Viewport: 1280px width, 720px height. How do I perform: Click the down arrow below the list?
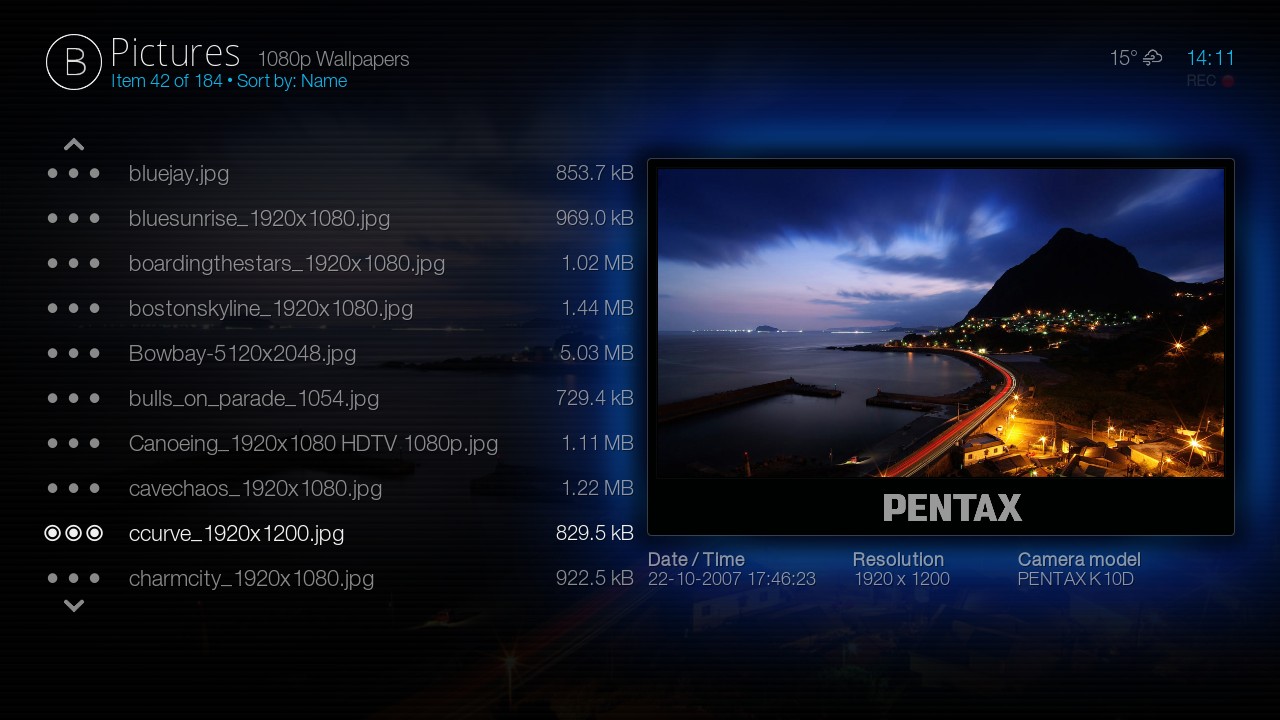[x=74, y=606]
